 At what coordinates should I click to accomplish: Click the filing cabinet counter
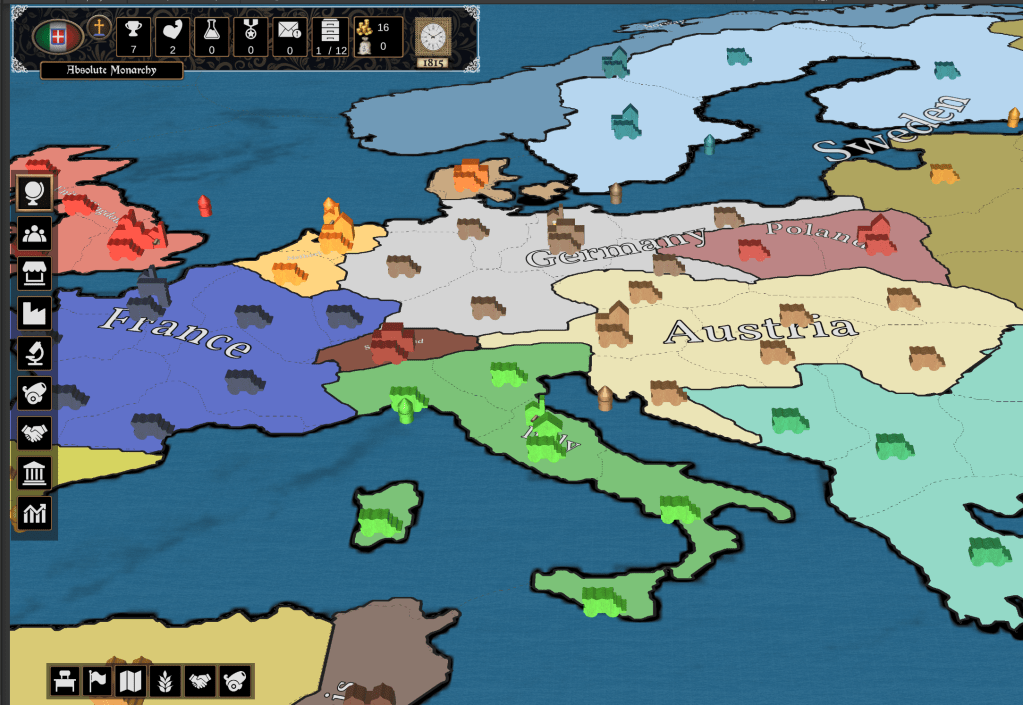[x=330, y=36]
